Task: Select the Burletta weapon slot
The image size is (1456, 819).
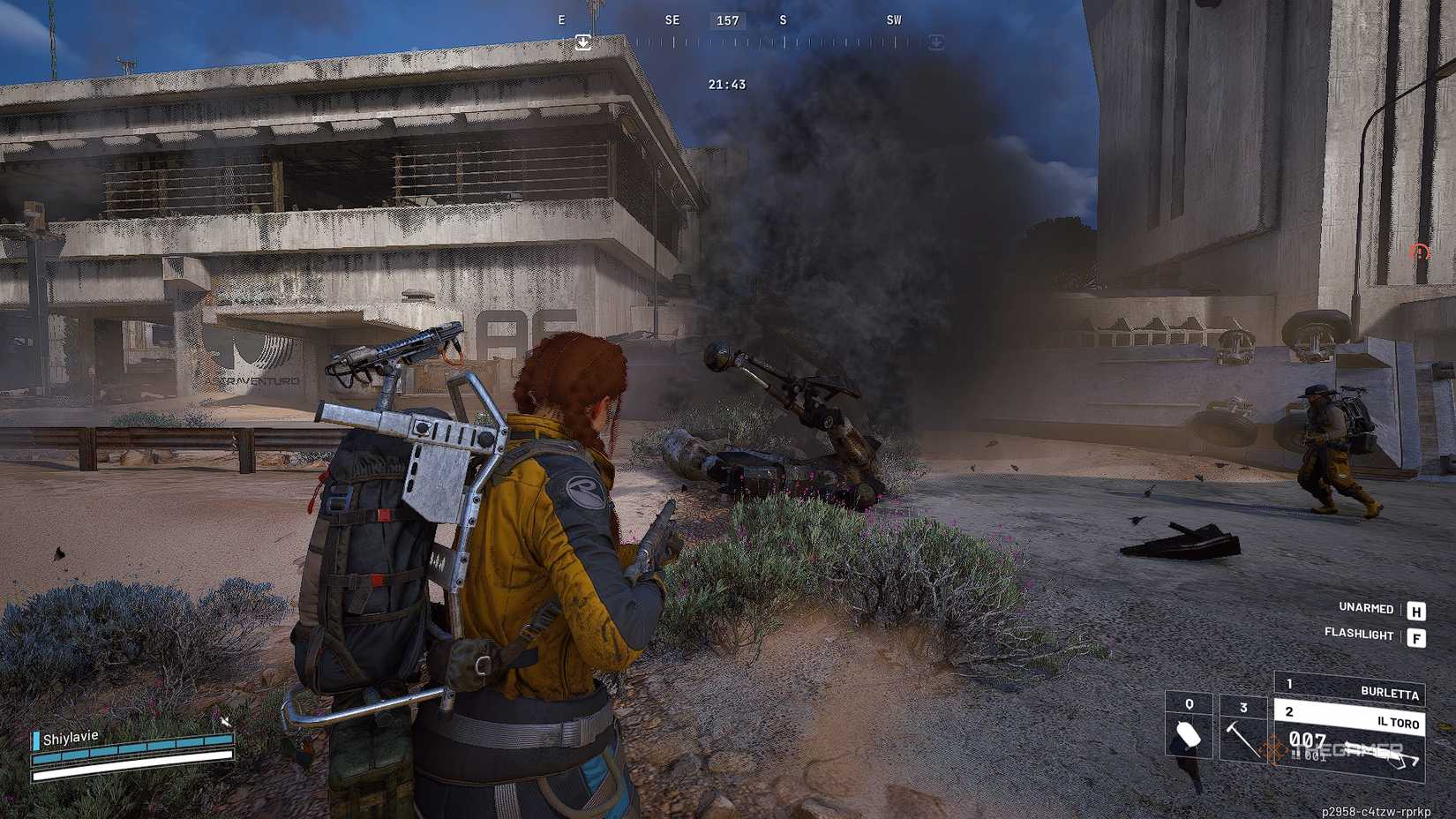Action: pyautogui.click(x=1350, y=688)
